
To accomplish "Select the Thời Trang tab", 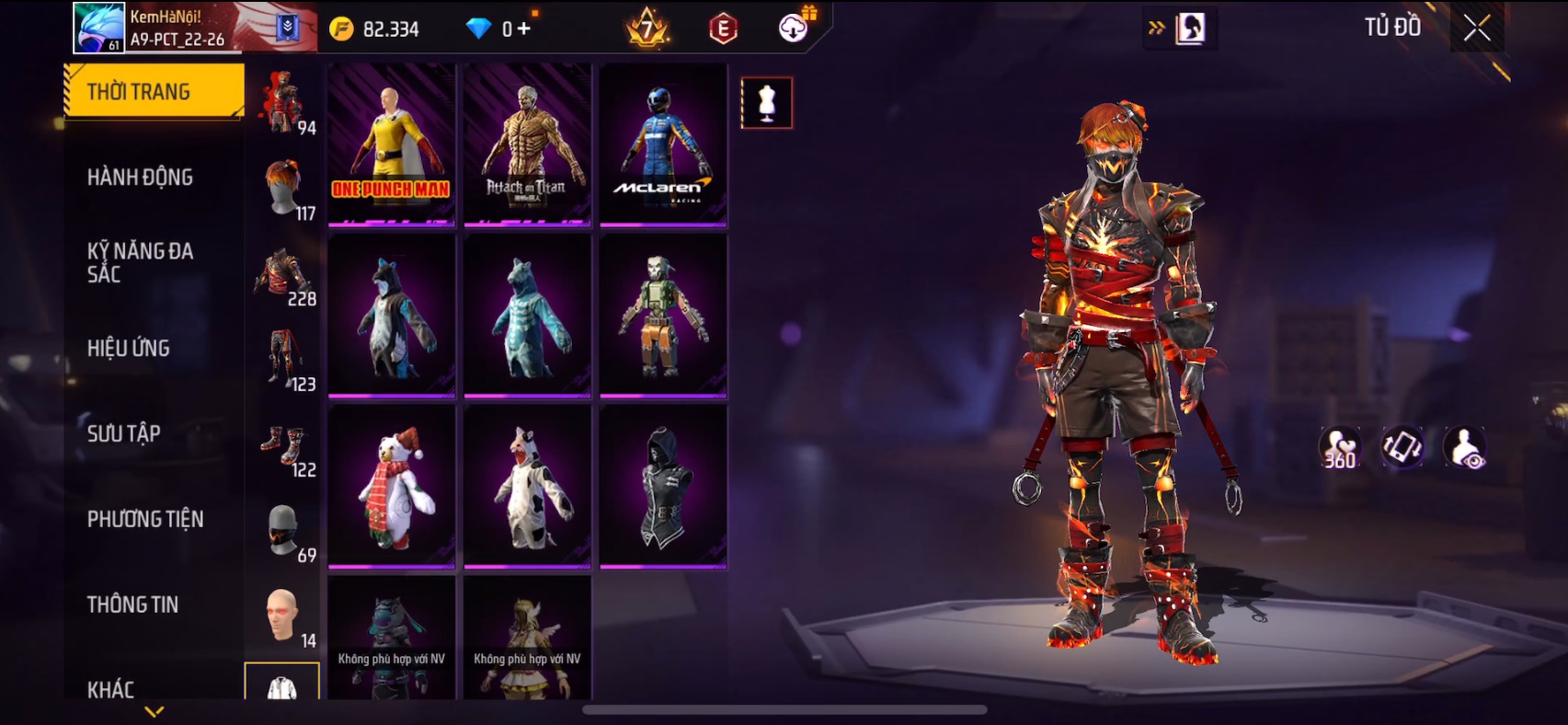I will [x=153, y=91].
